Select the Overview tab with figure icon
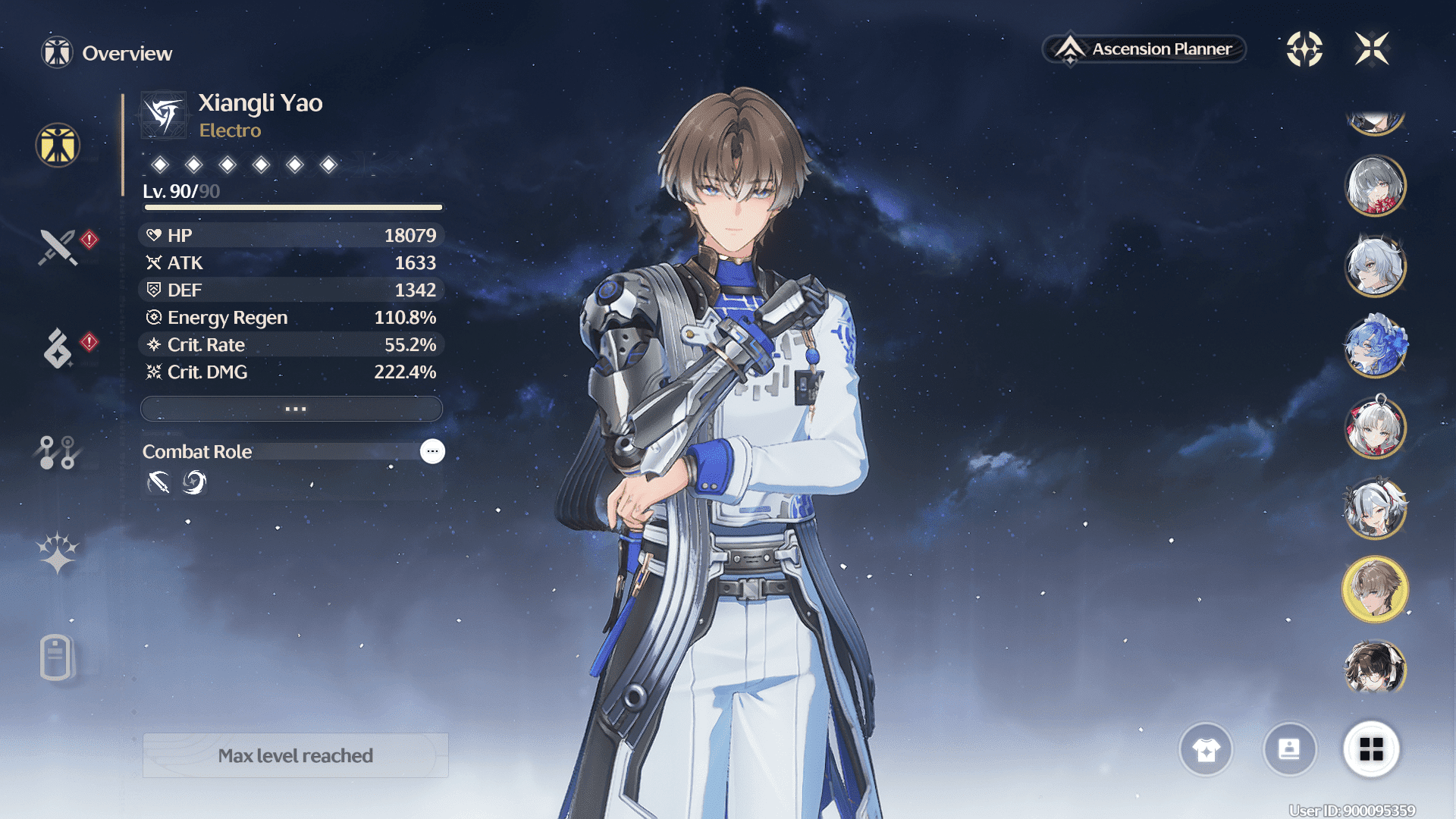The height and width of the screenshot is (819, 1456). [58, 145]
